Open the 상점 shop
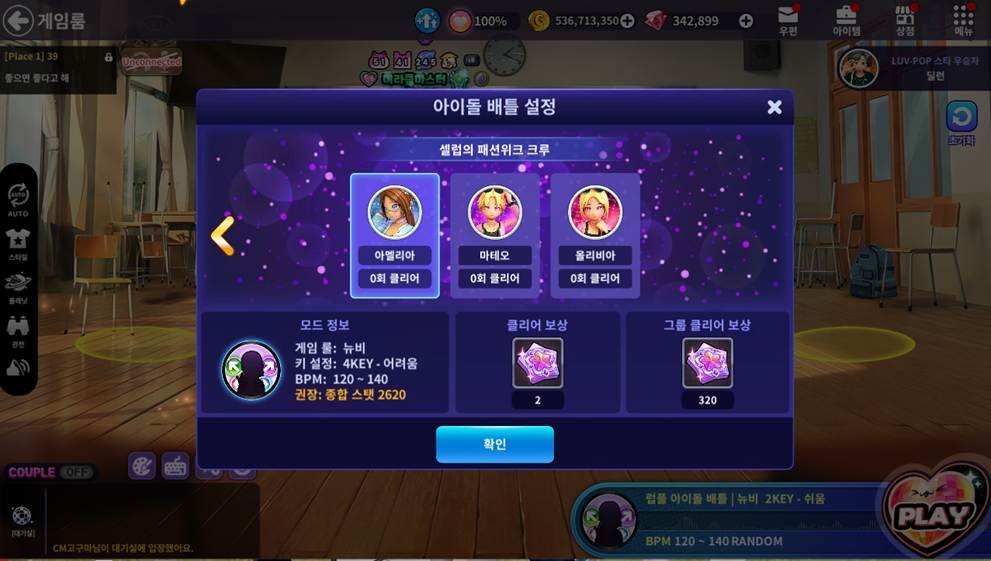Image resolution: width=991 pixels, height=561 pixels. (905, 19)
